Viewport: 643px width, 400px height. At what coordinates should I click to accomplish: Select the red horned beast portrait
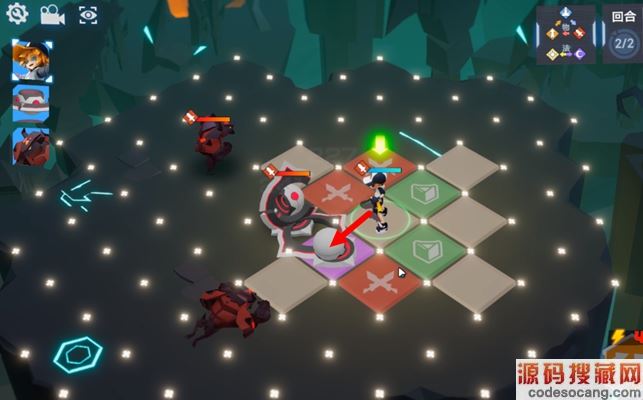tap(32, 146)
